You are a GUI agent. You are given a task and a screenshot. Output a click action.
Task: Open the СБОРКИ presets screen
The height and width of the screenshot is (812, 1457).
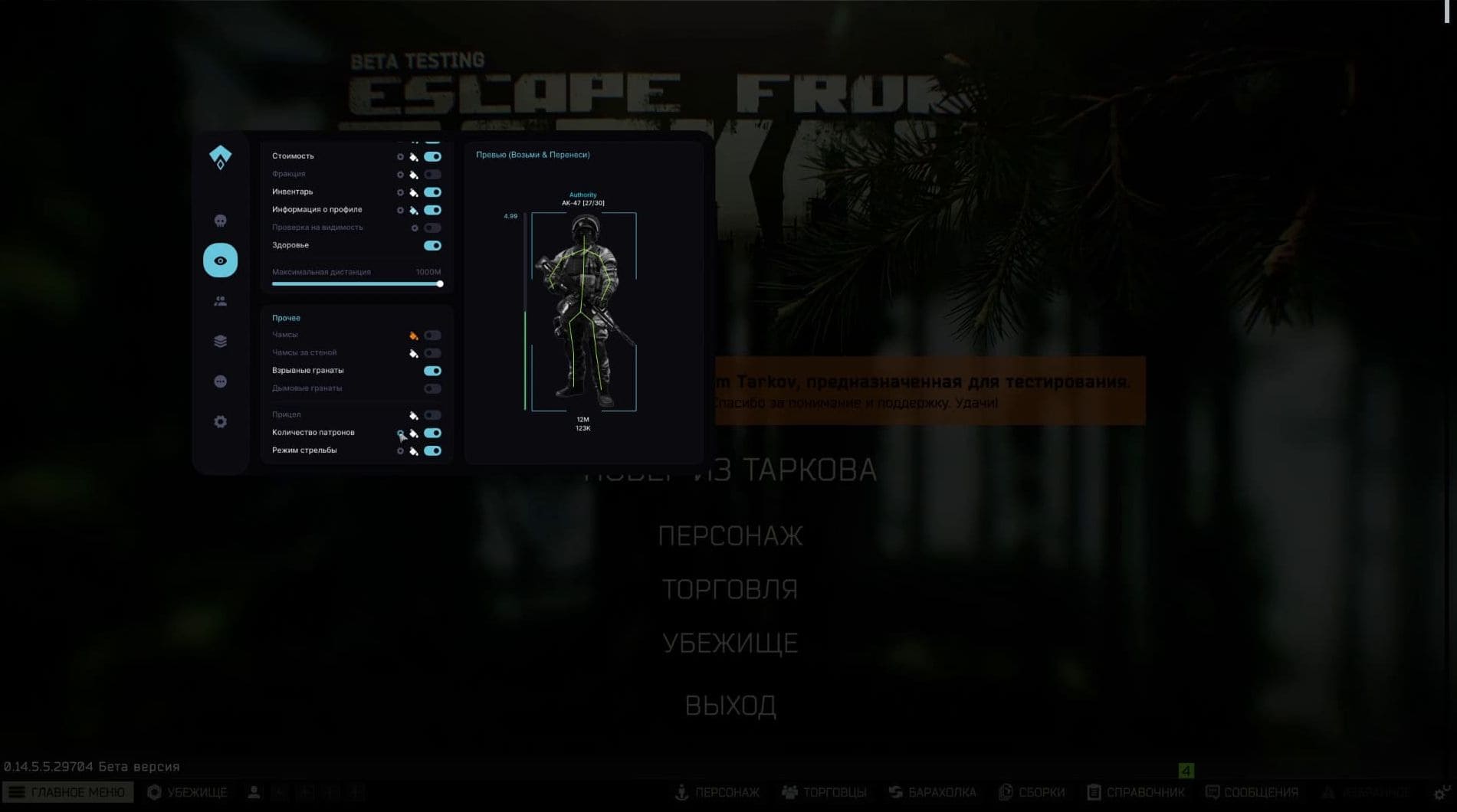1032,792
